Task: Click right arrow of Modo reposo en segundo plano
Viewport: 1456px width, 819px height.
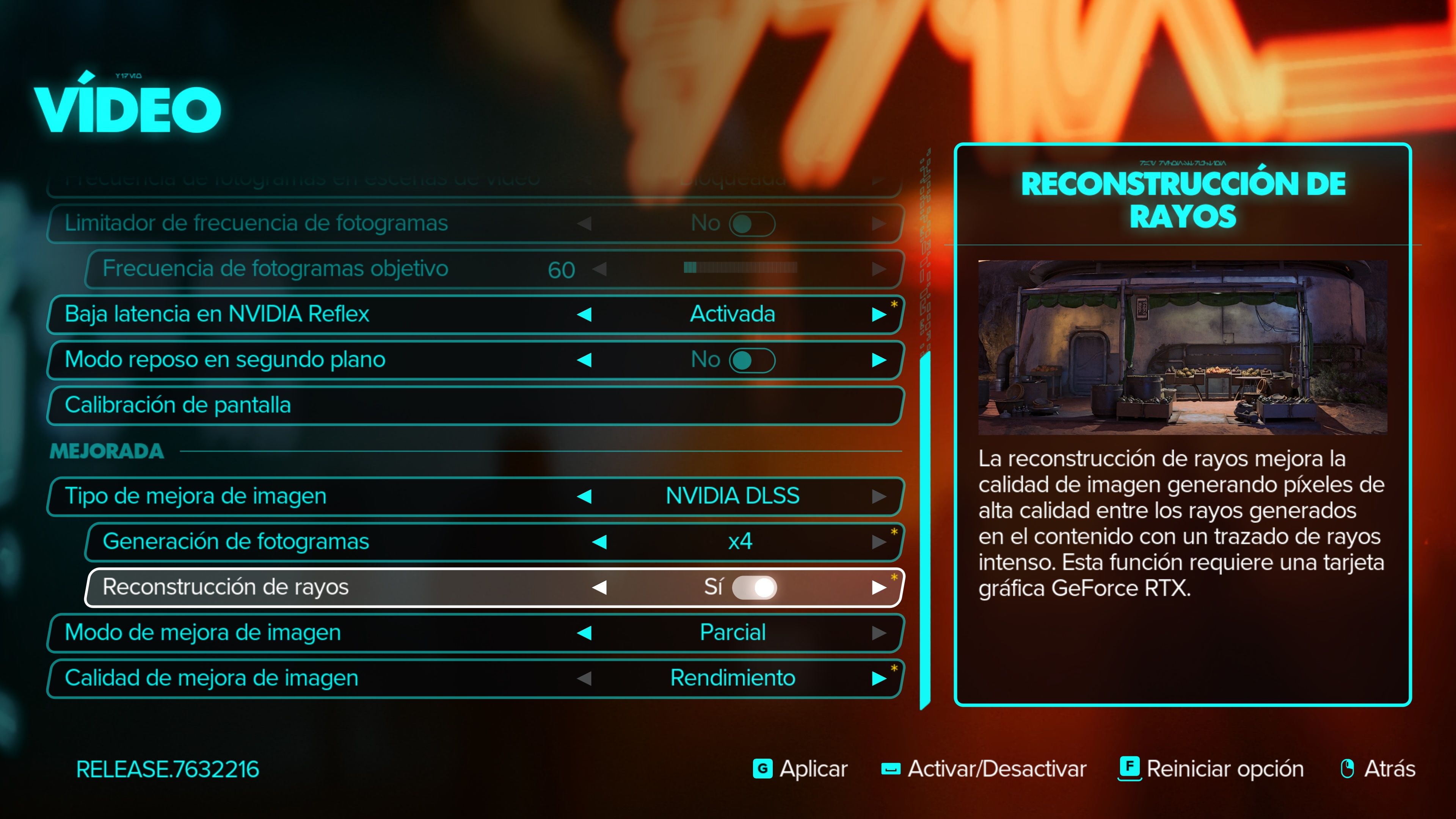Action: [x=879, y=360]
